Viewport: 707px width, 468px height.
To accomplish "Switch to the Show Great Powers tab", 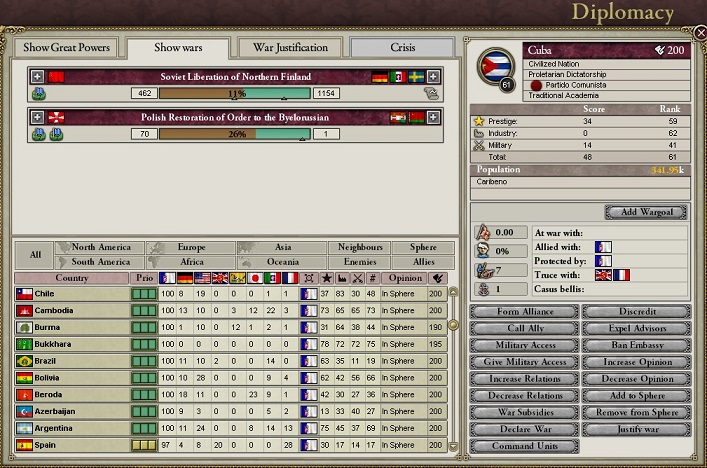I will tap(67, 47).
